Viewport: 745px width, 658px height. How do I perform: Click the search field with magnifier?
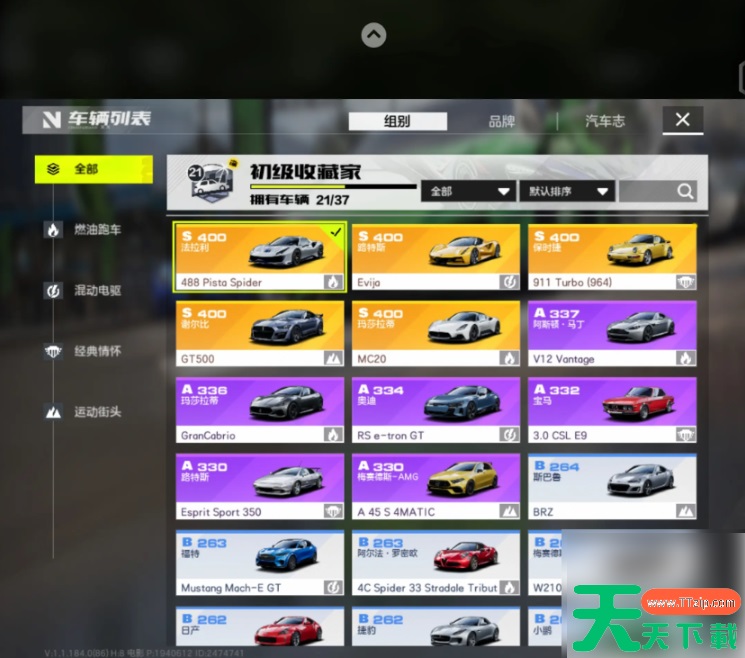(657, 191)
